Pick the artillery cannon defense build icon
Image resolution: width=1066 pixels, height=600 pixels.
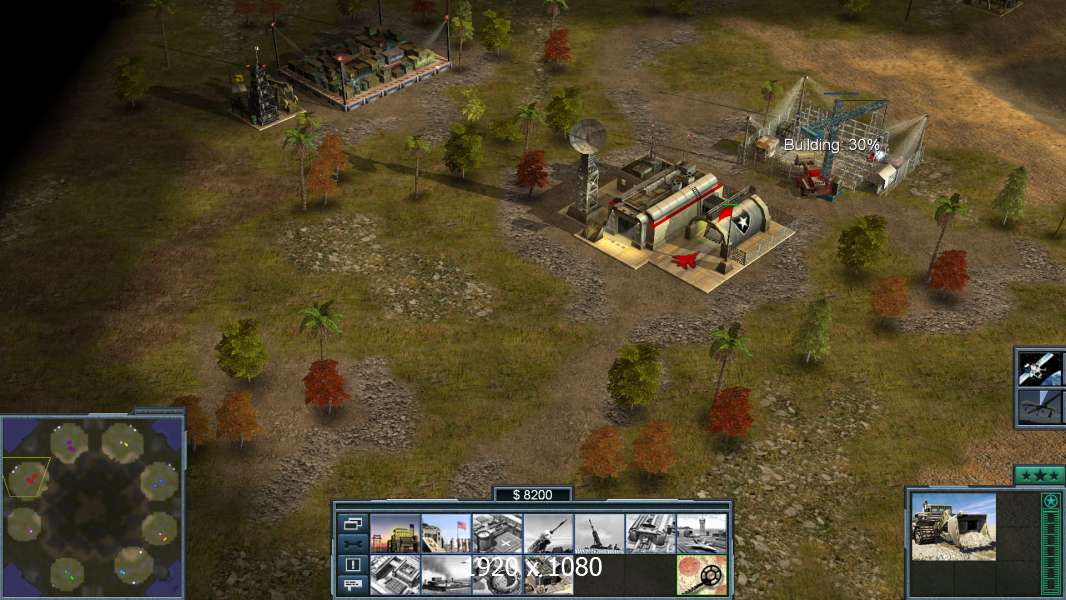(599, 533)
